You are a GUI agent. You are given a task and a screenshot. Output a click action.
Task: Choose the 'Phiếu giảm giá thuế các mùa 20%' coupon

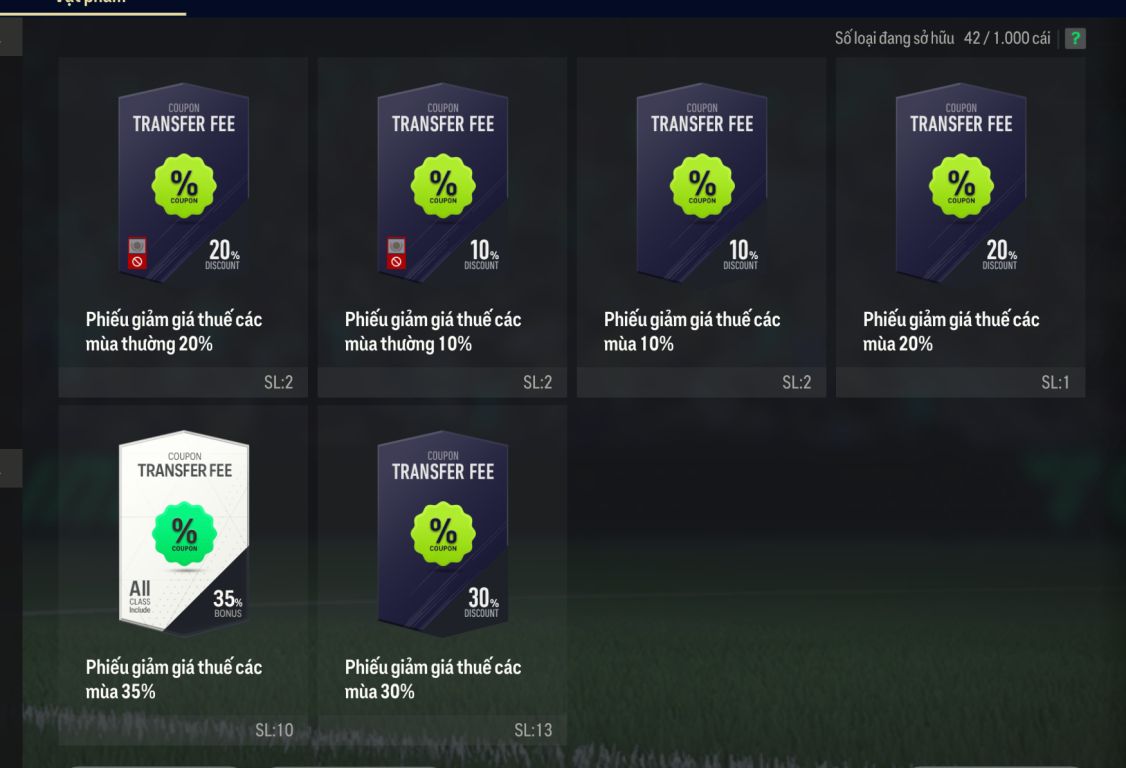(x=960, y=227)
